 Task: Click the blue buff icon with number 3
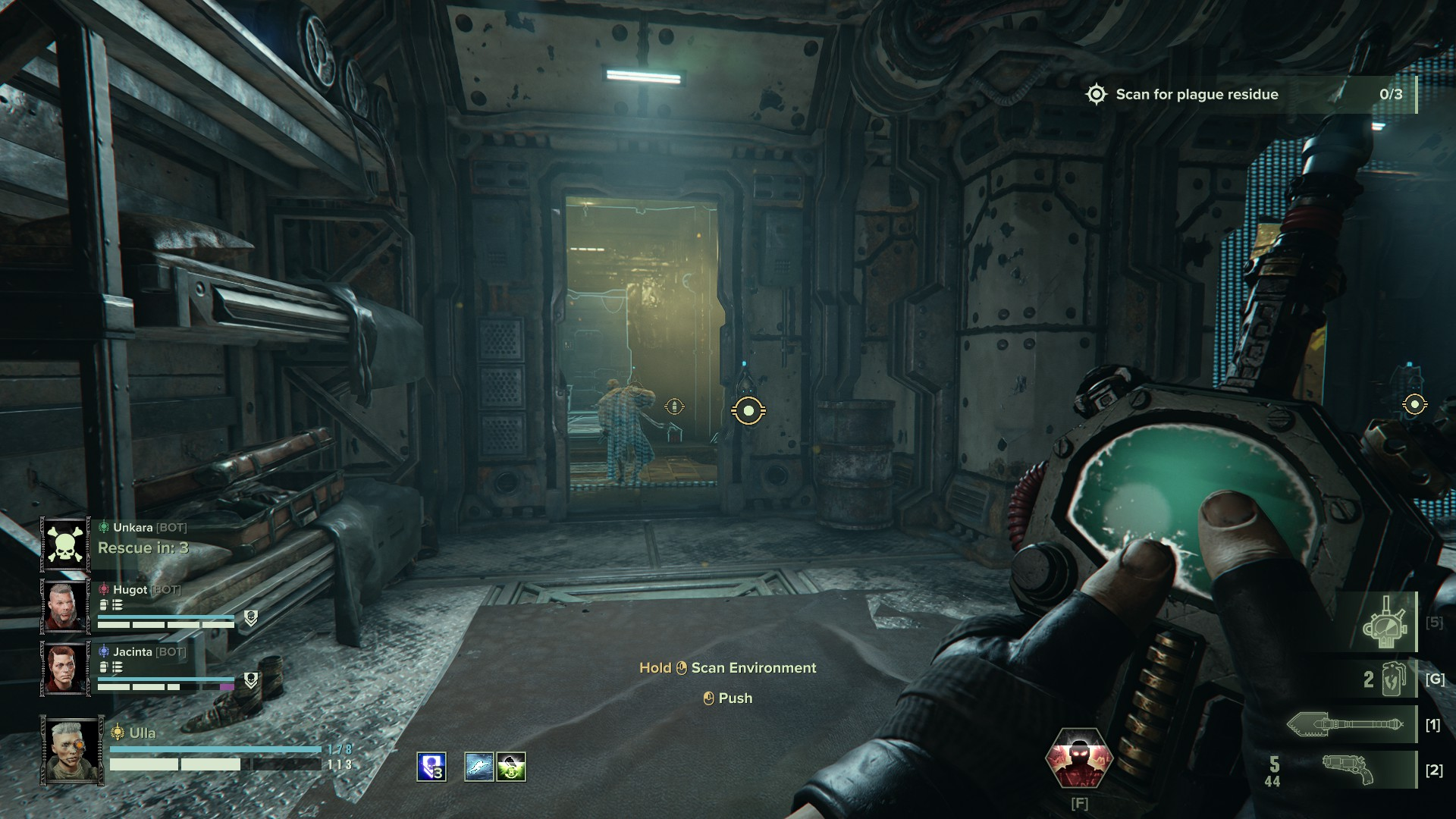pos(431,767)
